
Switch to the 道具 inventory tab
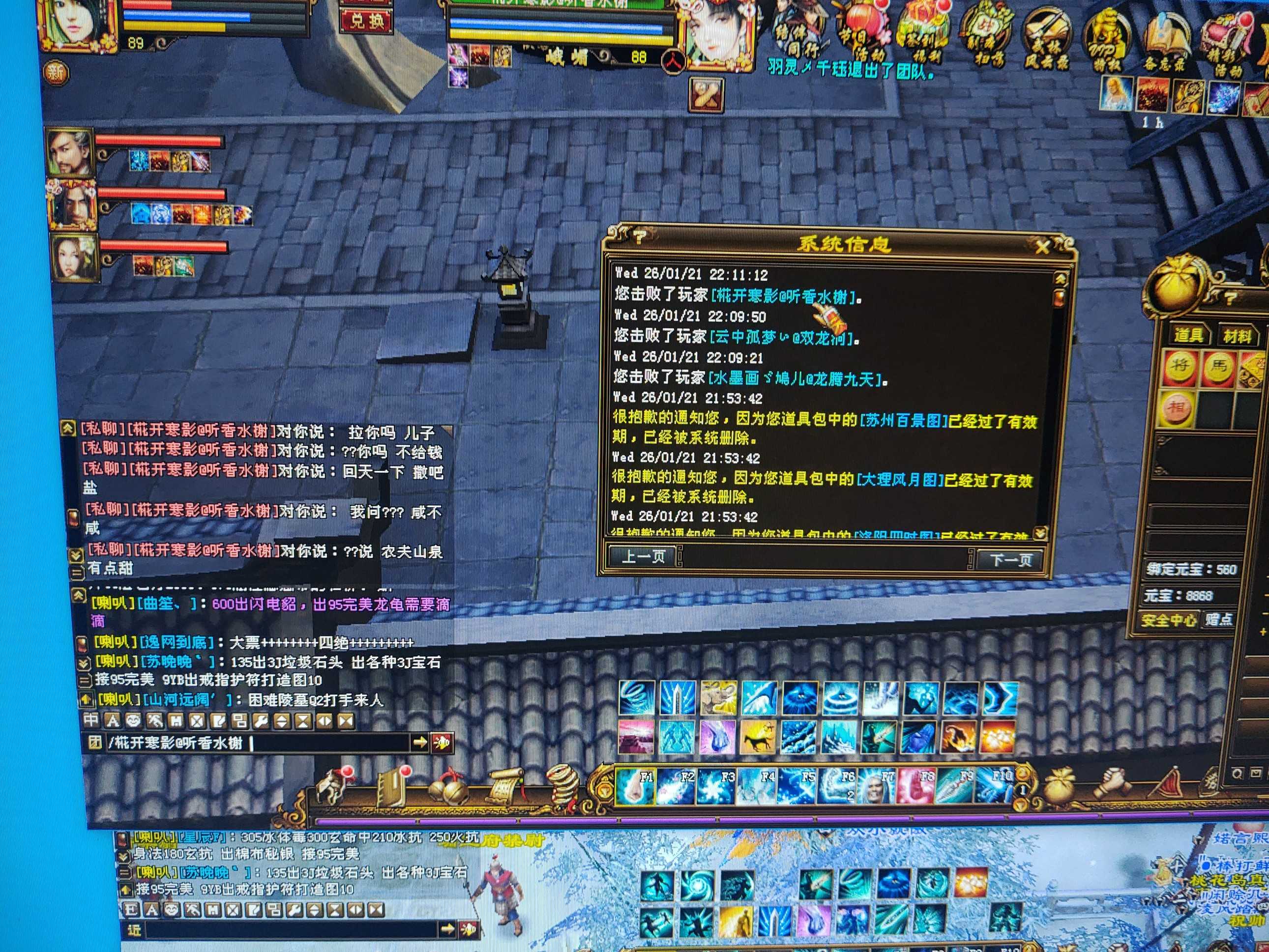1187,335
